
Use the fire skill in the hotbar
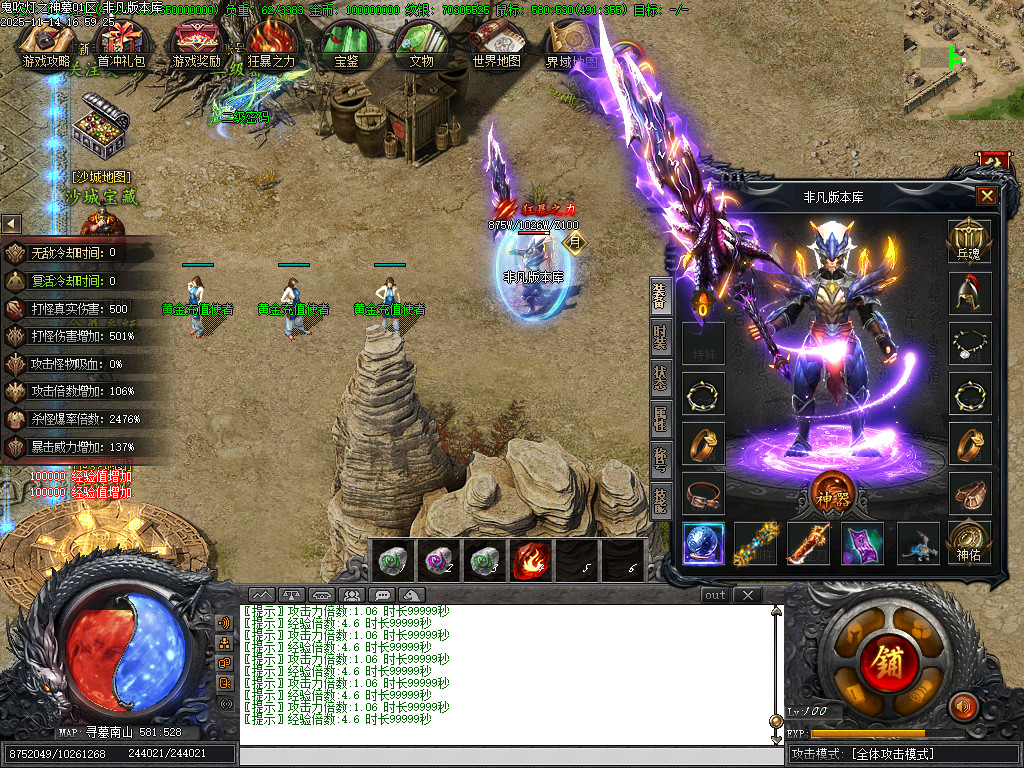click(532, 559)
